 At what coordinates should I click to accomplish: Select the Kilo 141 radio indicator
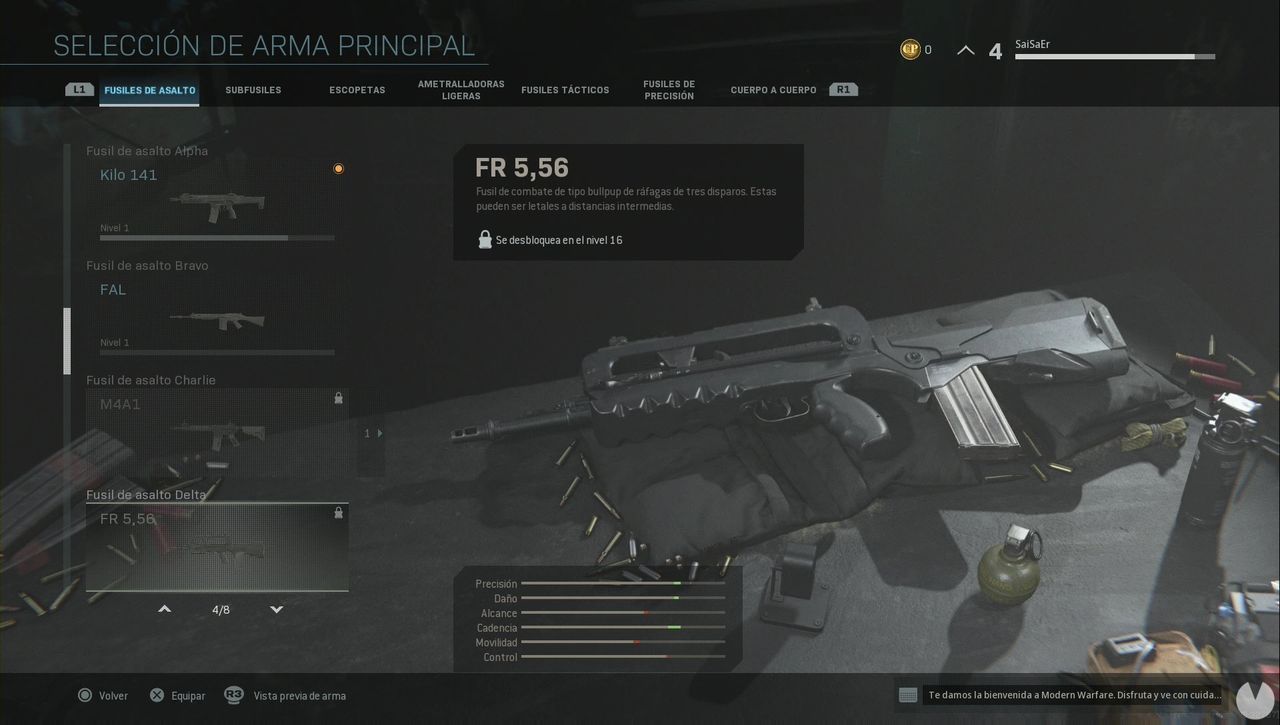(x=338, y=168)
